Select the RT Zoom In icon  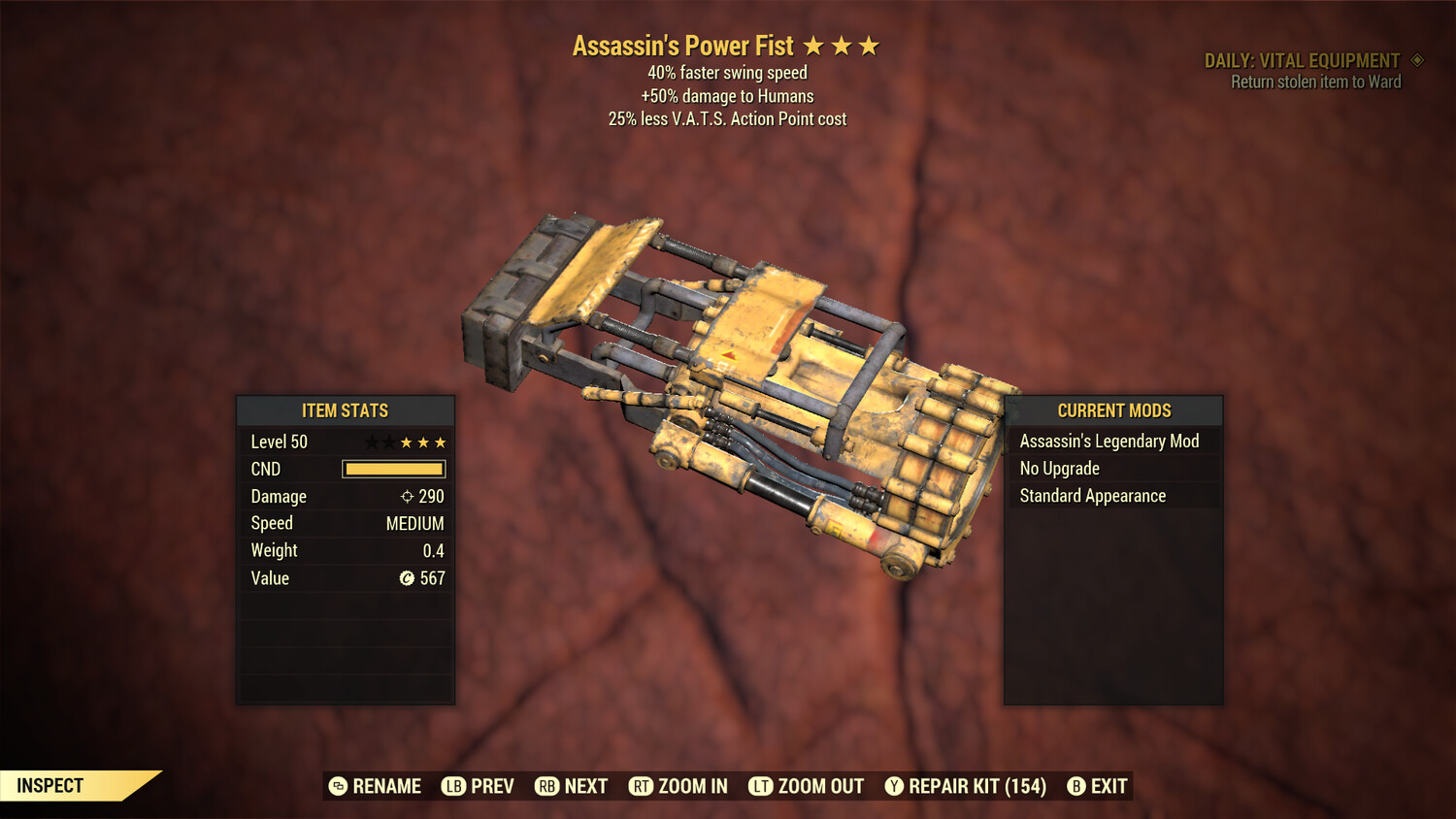point(641,786)
